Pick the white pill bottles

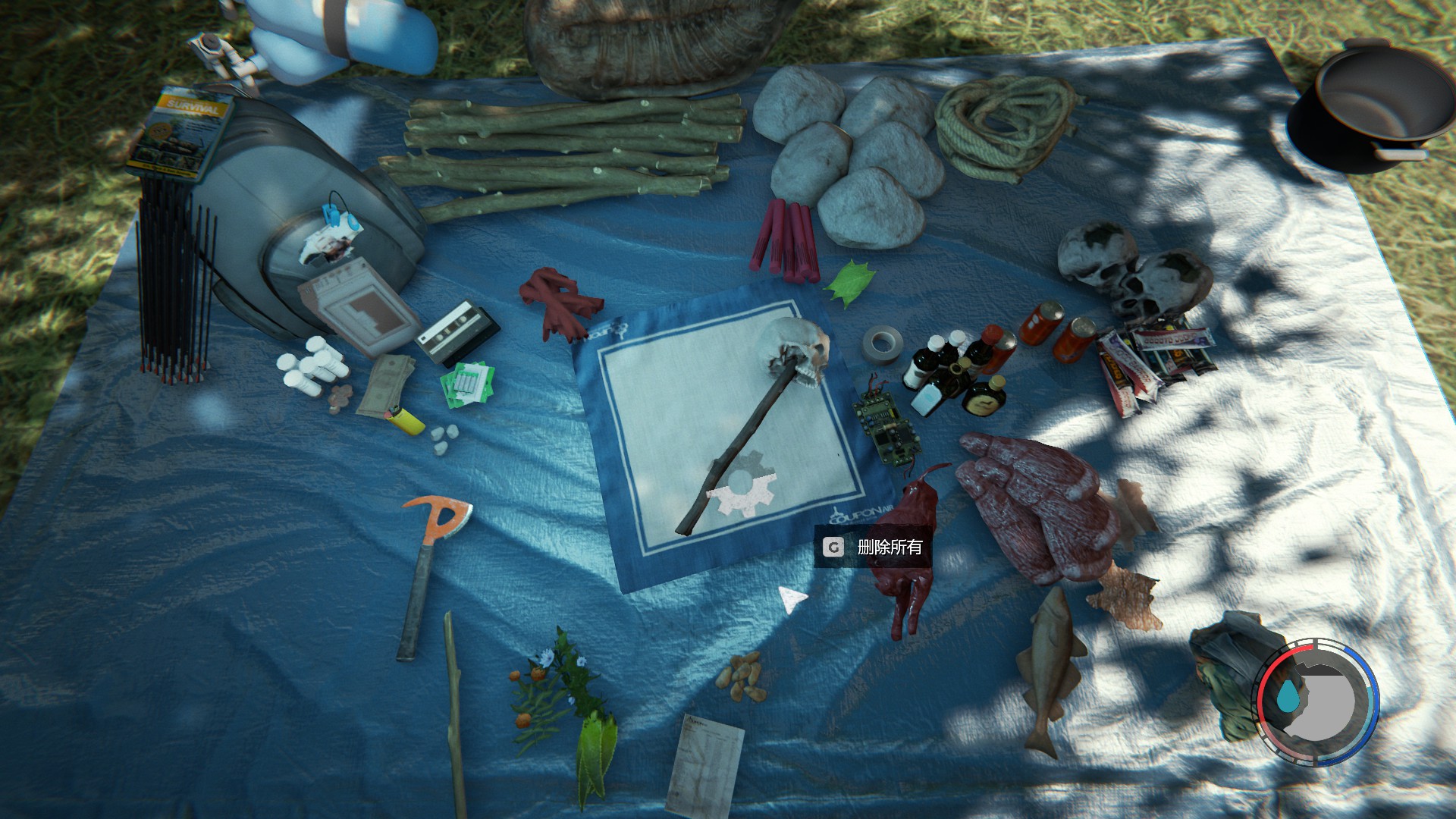[x=311, y=368]
